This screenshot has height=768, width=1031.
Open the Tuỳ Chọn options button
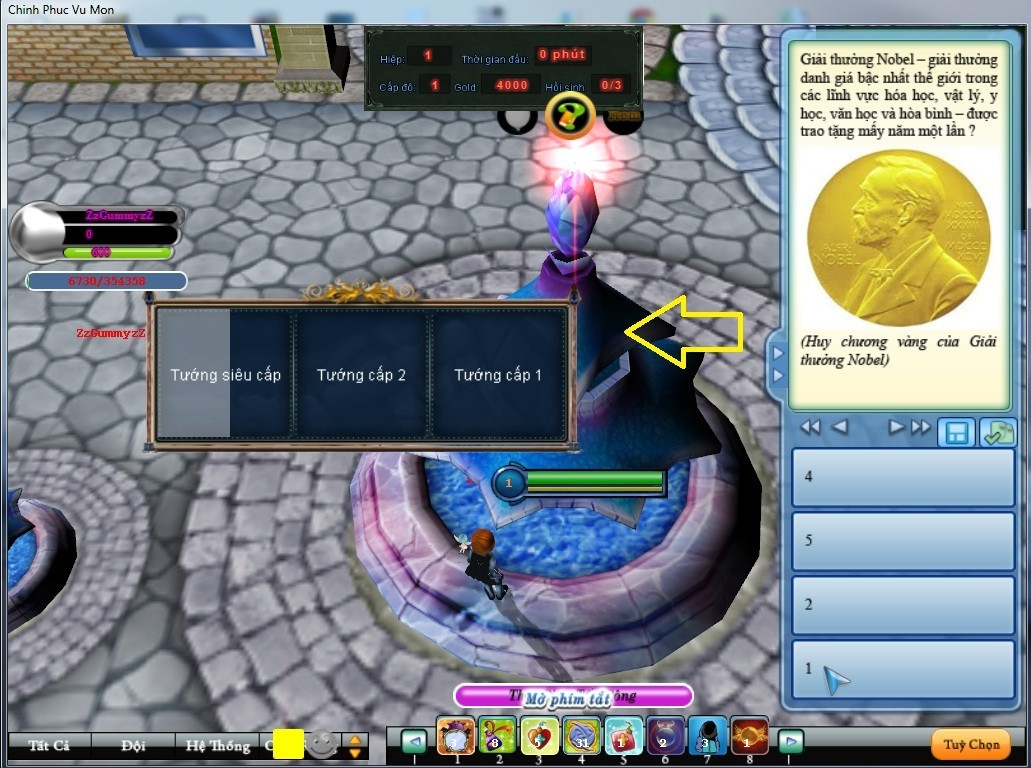click(x=971, y=744)
